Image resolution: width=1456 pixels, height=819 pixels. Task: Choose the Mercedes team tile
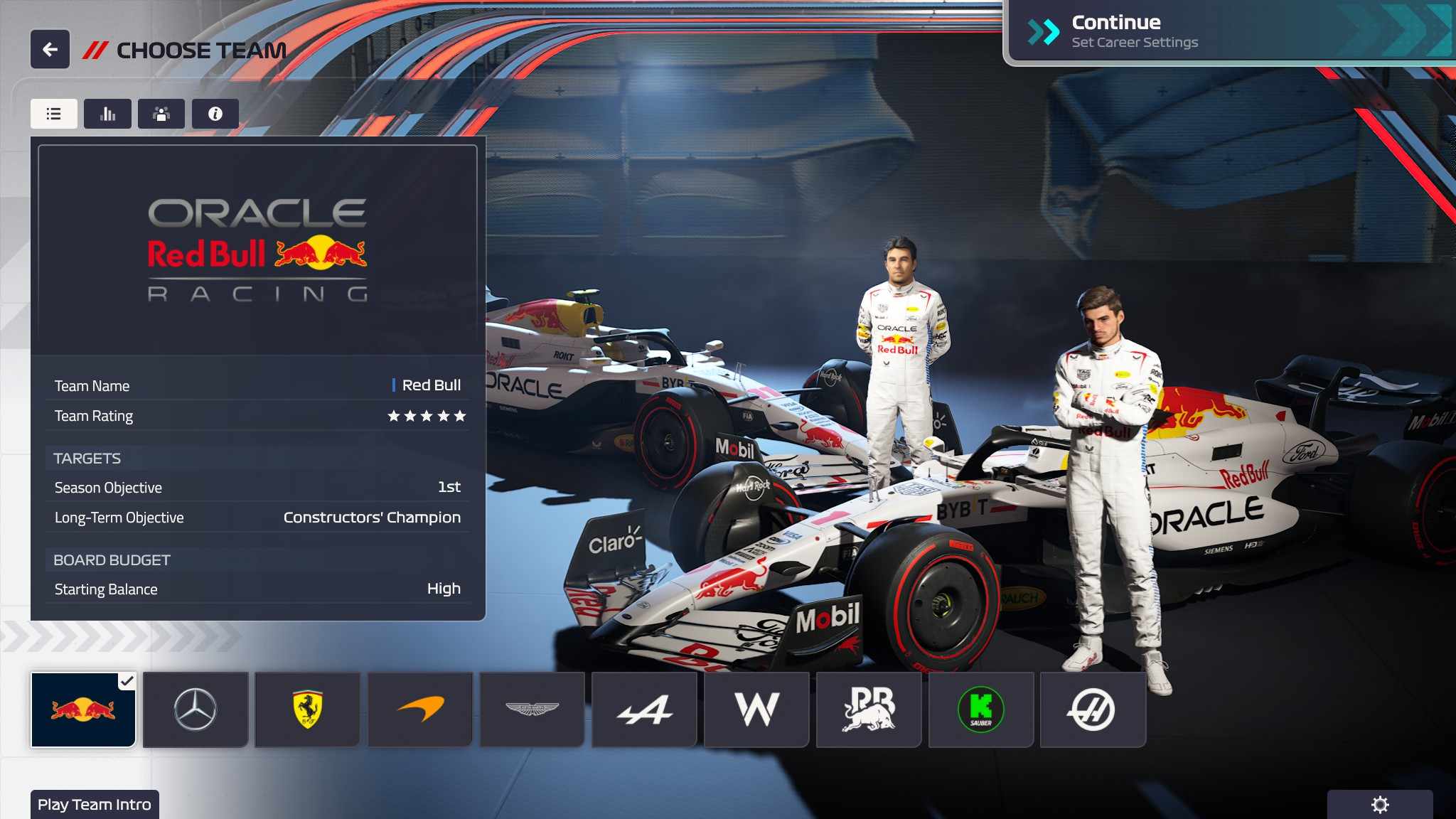click(x=196, y=710)
